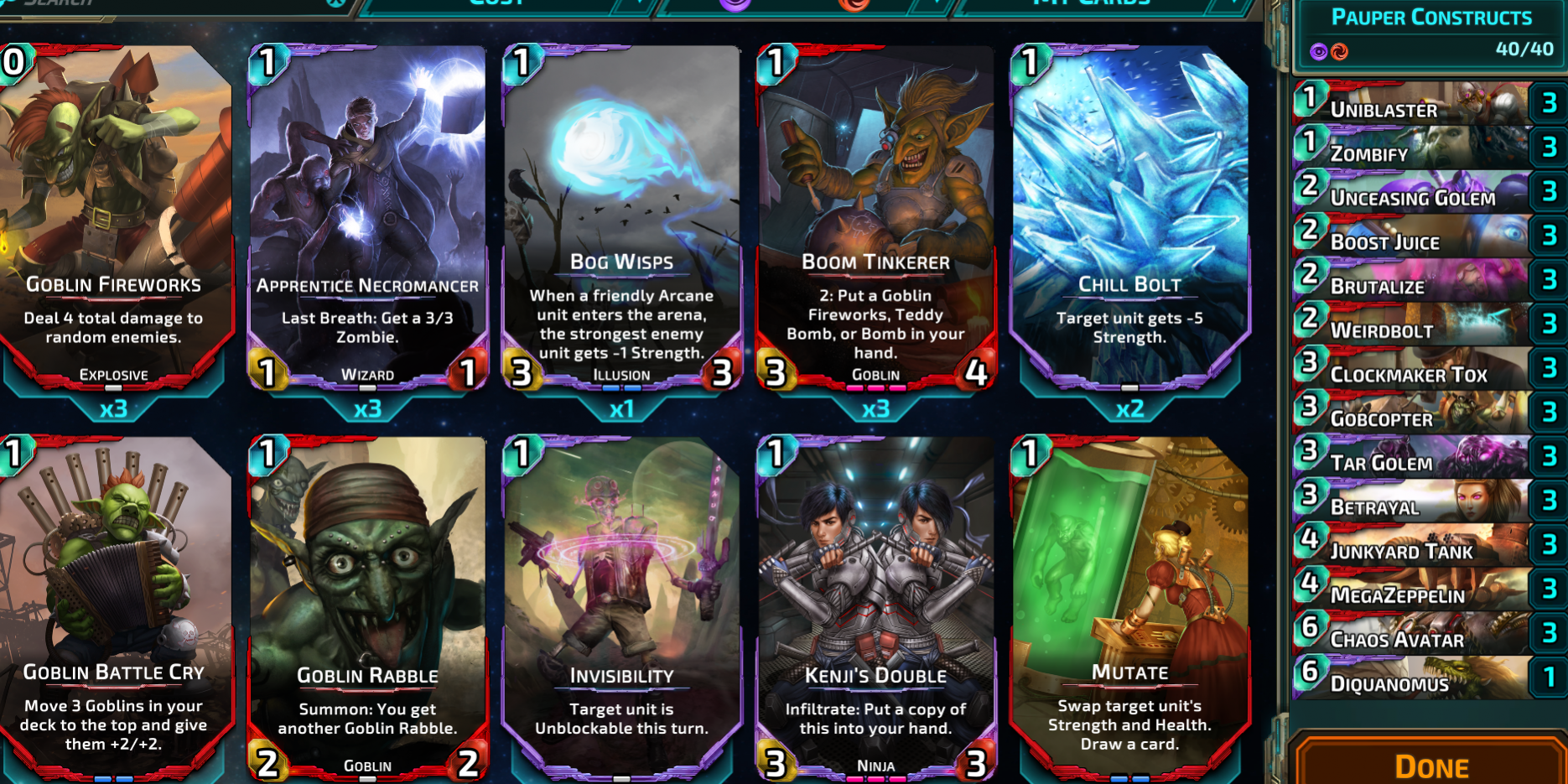
Task: Click the Wizard type icon on Apprentice Necromancer
Action: pos(367,374)
